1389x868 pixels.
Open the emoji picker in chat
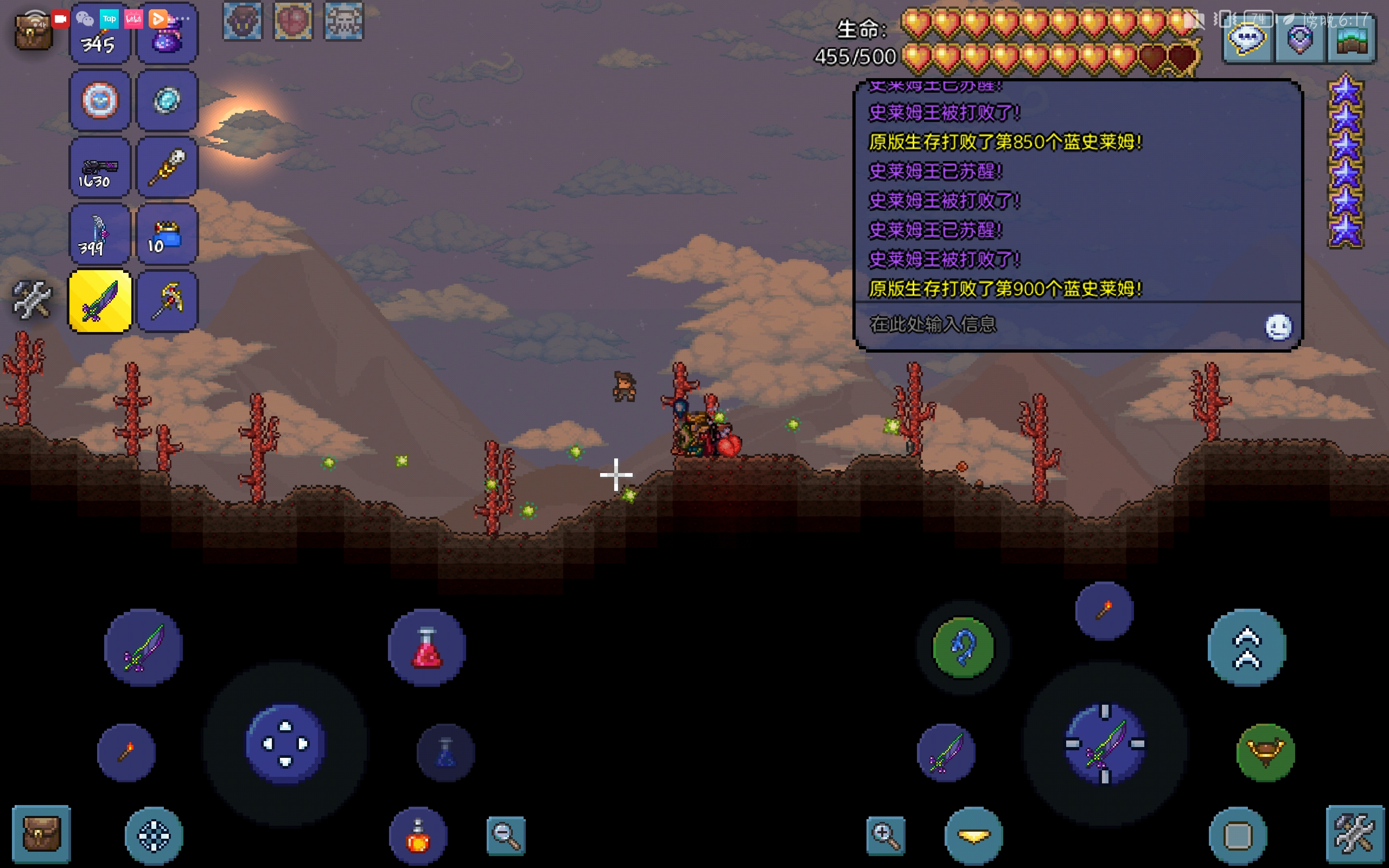coord(1278,327)
